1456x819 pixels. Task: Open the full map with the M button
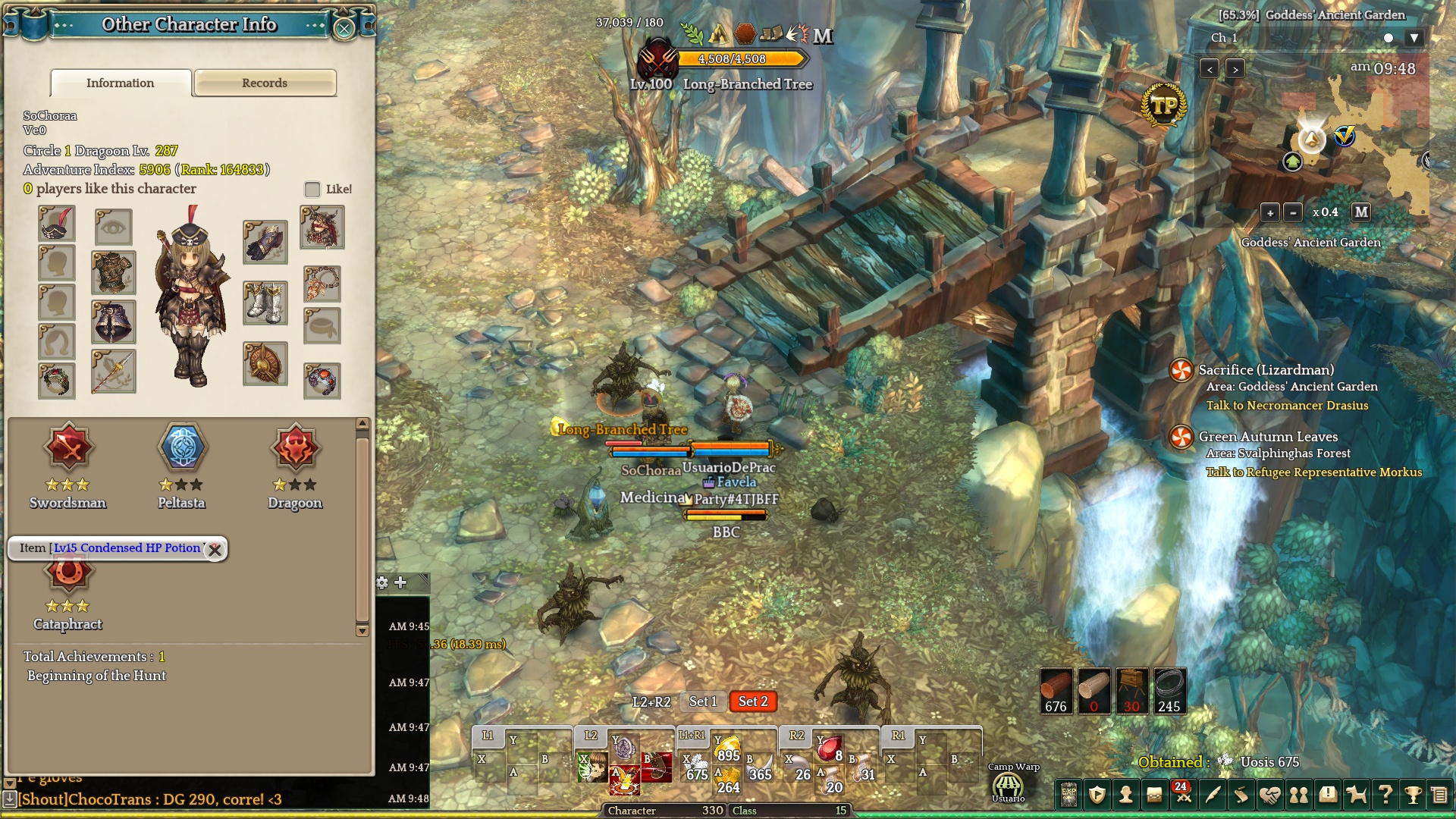pos(1361,212)
